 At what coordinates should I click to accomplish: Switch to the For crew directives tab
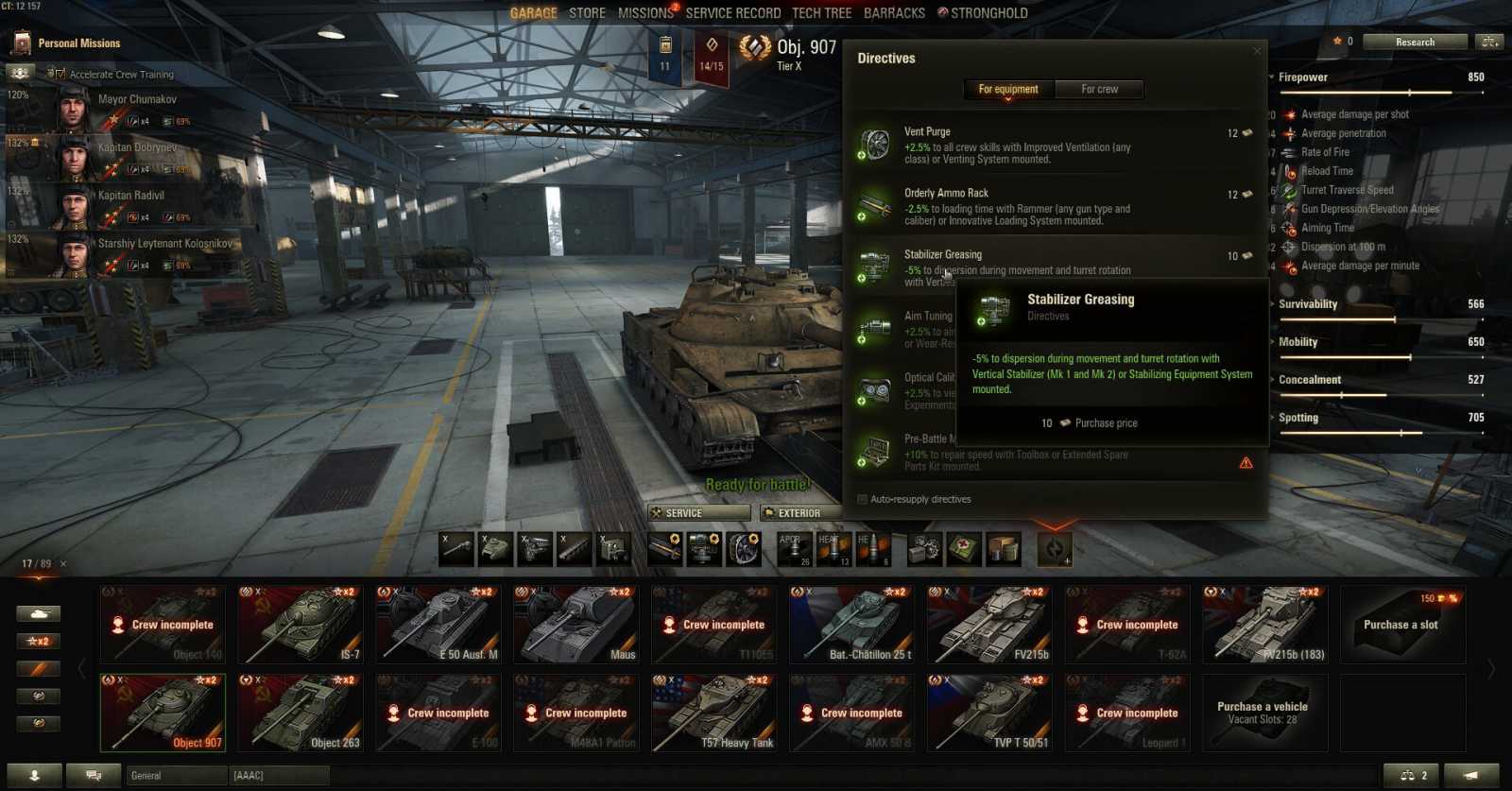click(x=1099, y=89)
